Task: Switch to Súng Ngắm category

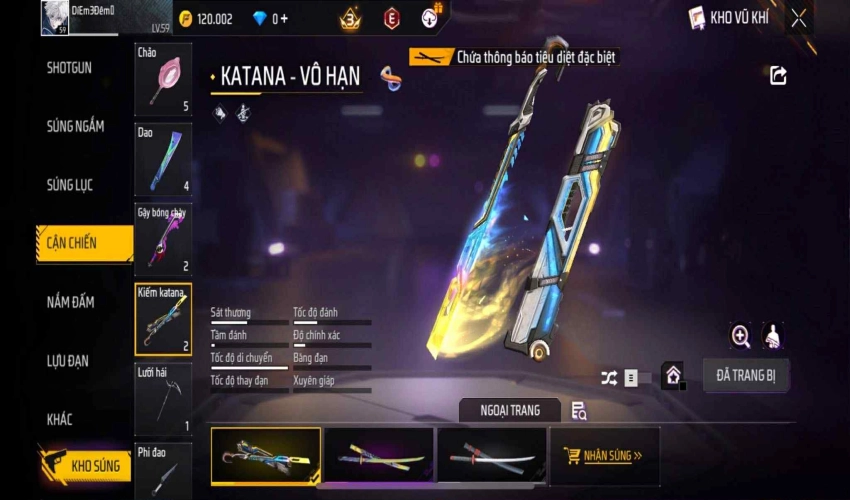Action: 75,127
